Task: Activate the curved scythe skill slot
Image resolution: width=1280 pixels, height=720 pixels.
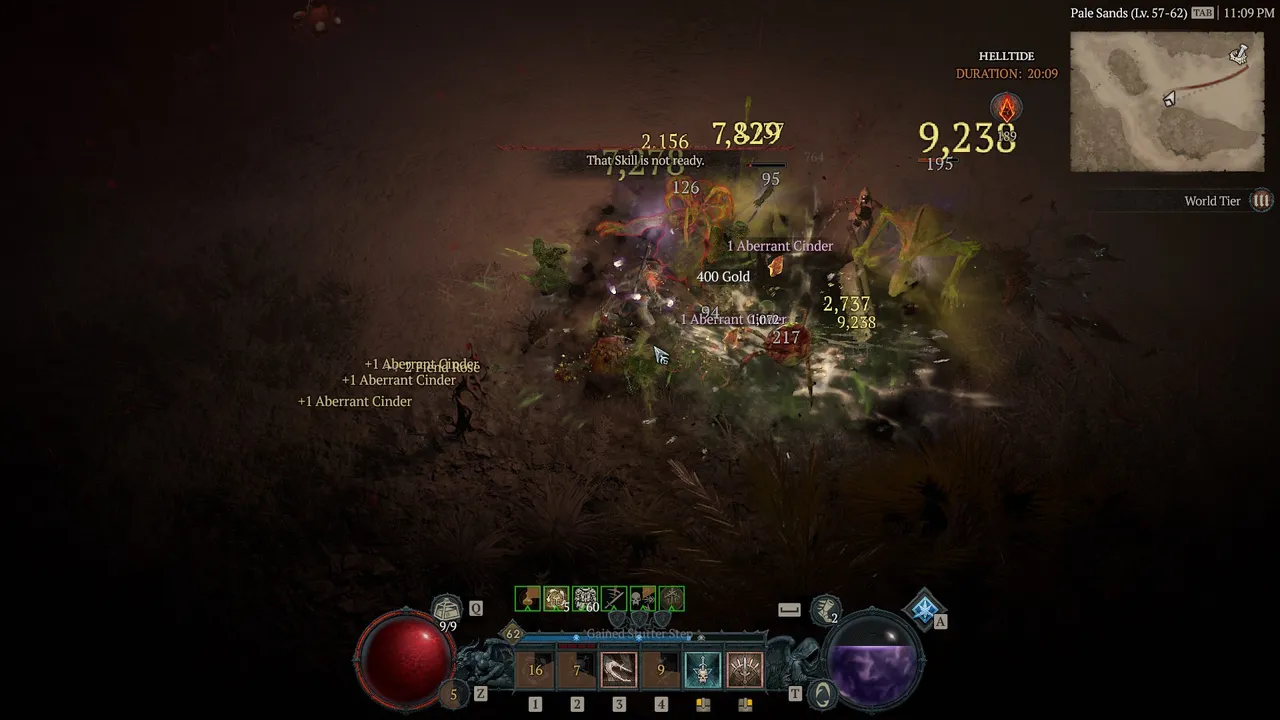Action: pos(619,670)
